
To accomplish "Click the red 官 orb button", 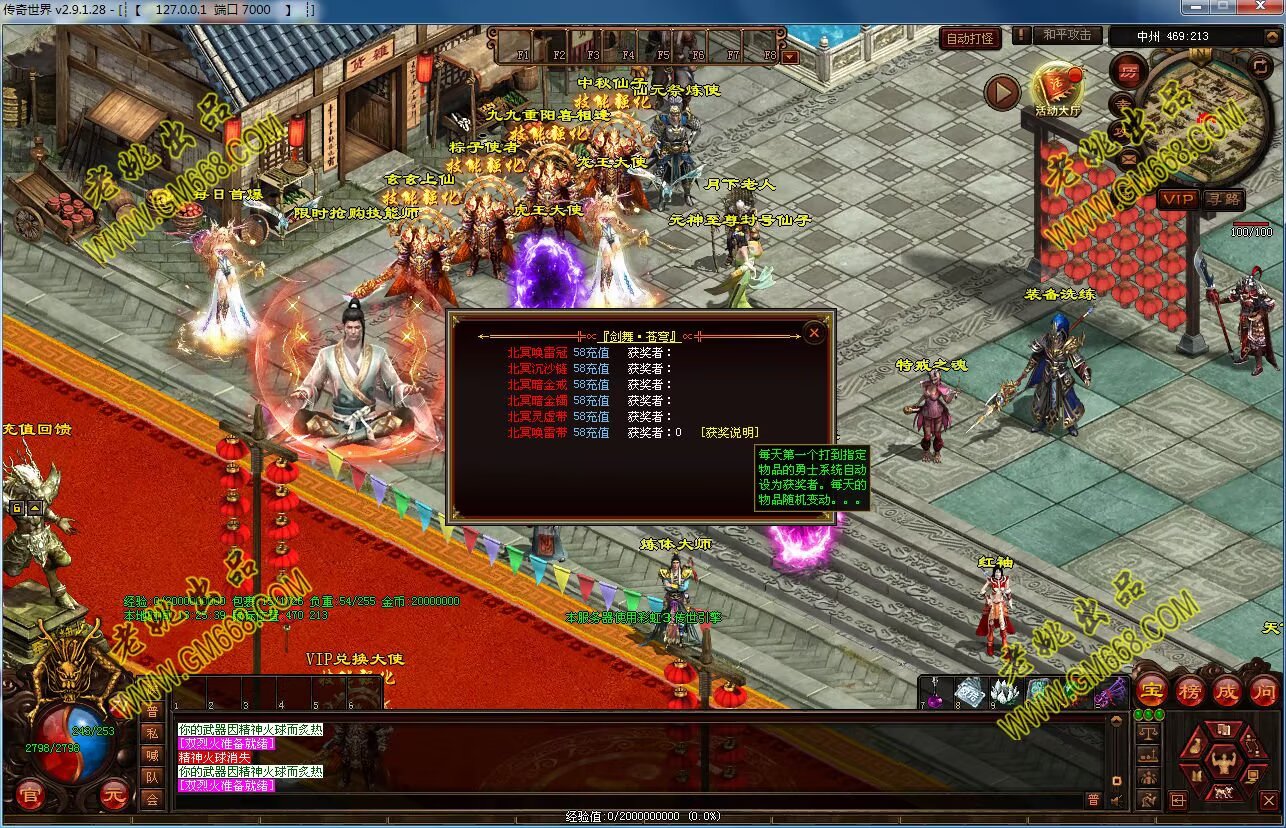I will pyautogui.click(x=30, y=796).
